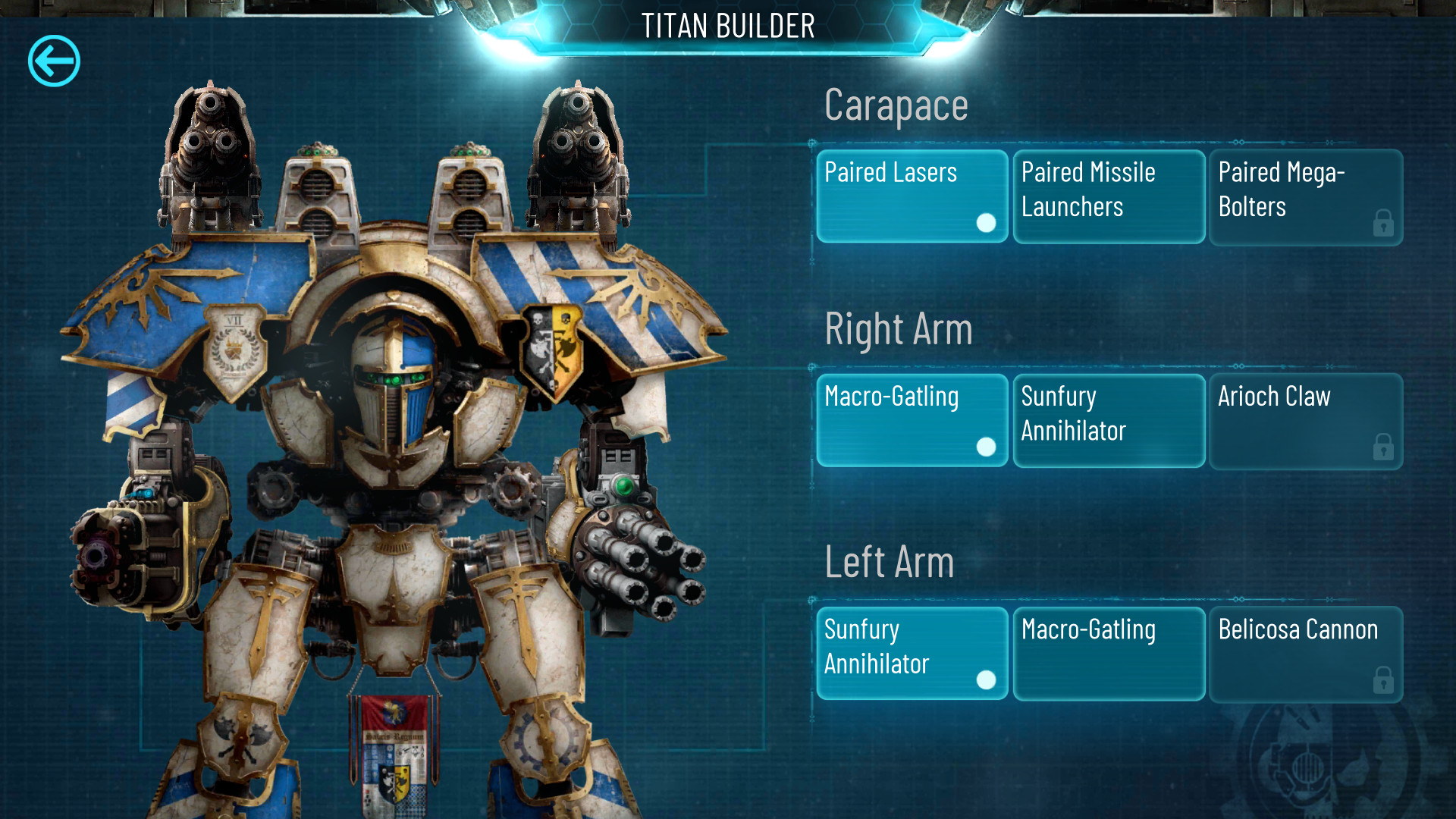
Task: Select Sunfury Annihilator for the right arm
Action: coord(1109,419)
